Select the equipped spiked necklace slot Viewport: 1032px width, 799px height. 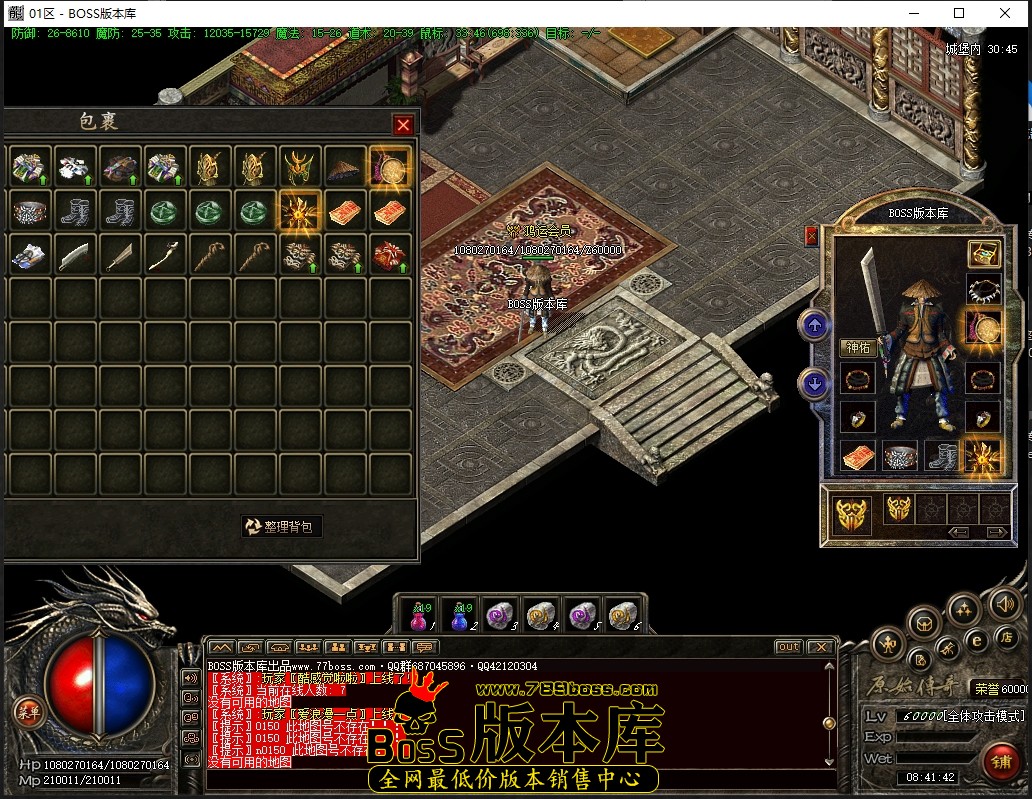pyautogui.click(x=984, y=291)
